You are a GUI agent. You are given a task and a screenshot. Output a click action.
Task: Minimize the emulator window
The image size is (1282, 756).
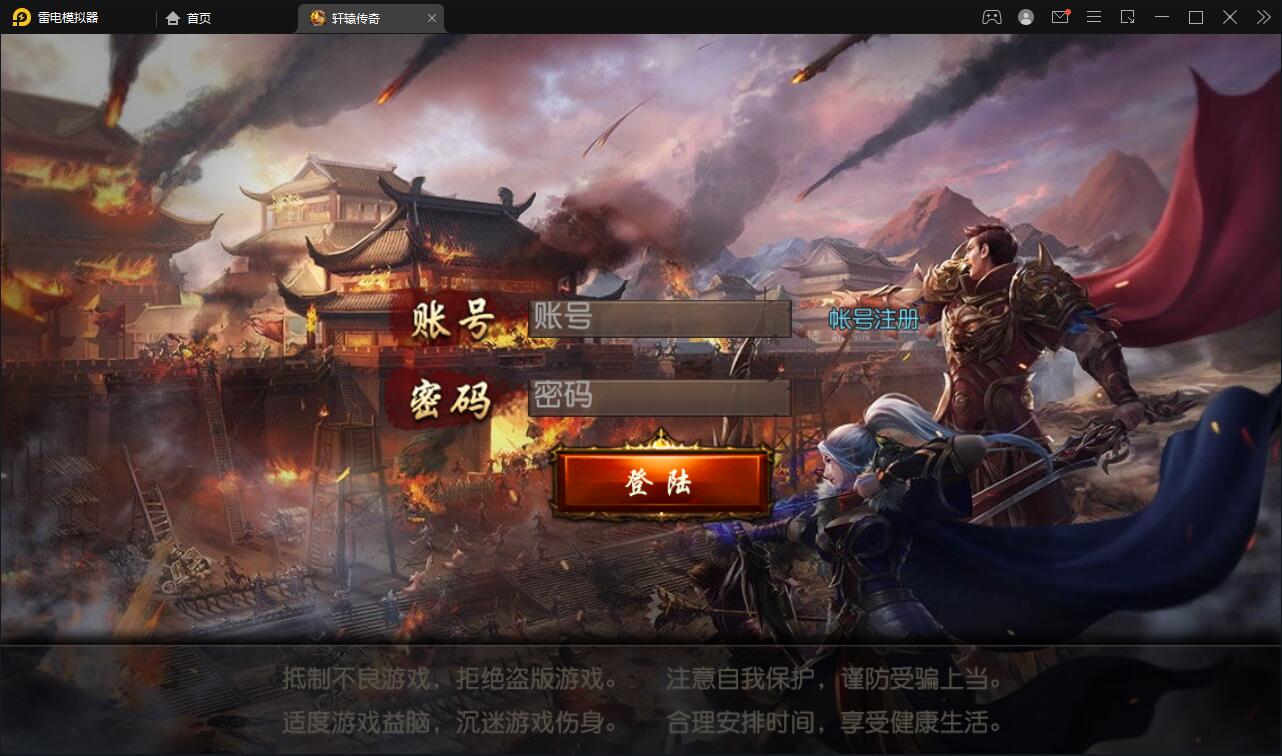[x=1161, y=17]
